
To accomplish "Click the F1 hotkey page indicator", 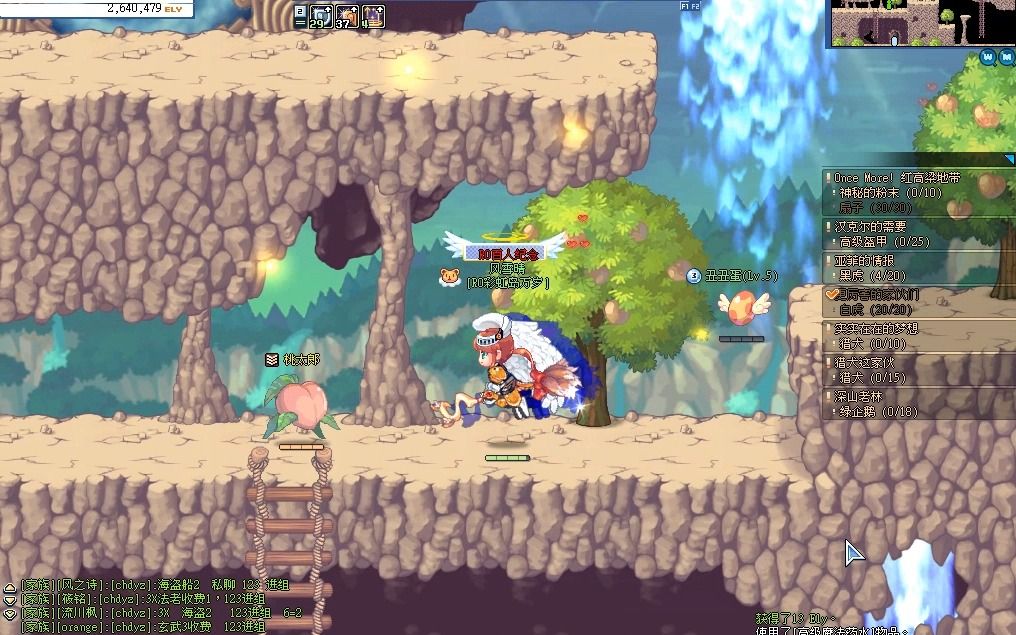I will point(686,6).
